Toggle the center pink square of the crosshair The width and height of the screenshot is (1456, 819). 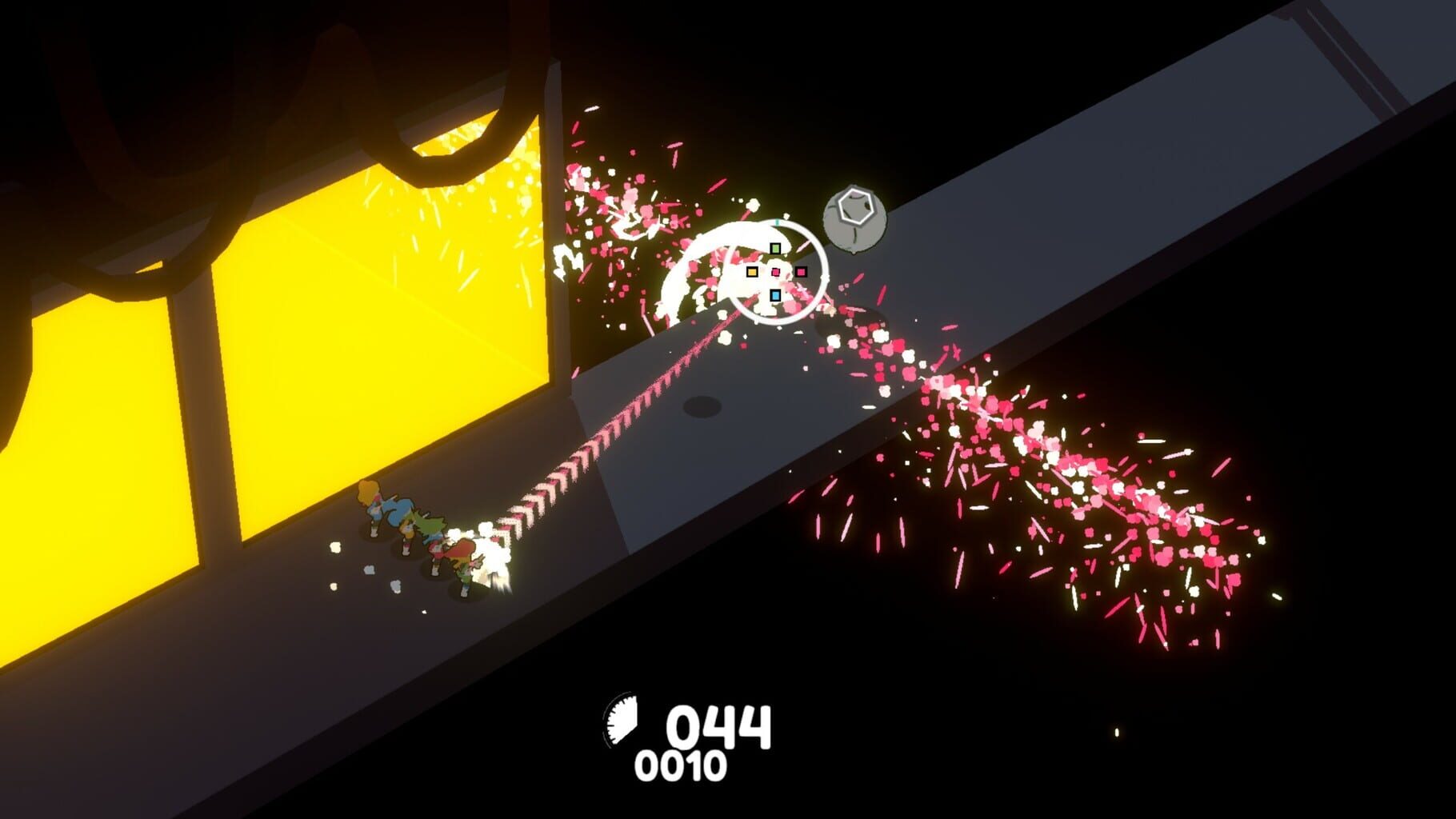click(x=776, y=272)
